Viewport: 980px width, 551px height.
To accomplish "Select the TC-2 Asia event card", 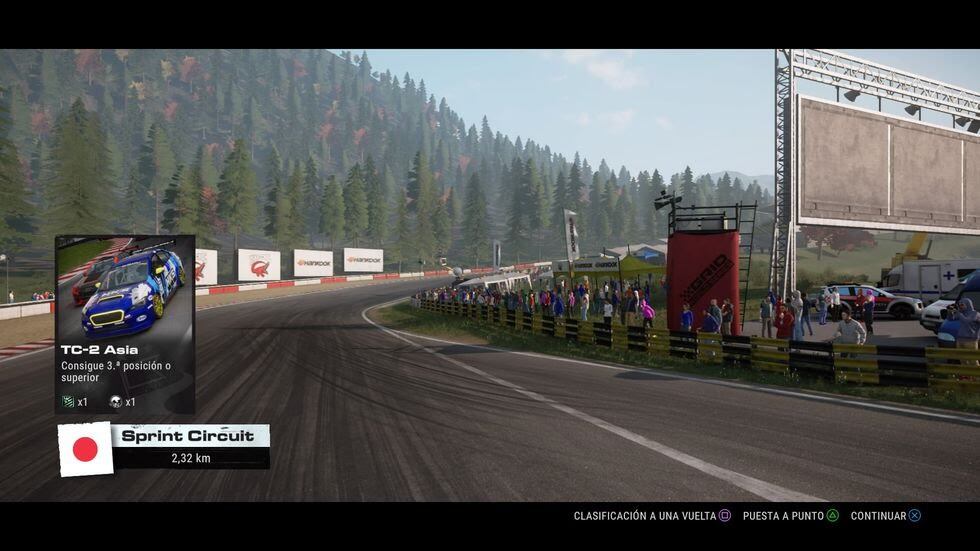I will tap(125, 324).
